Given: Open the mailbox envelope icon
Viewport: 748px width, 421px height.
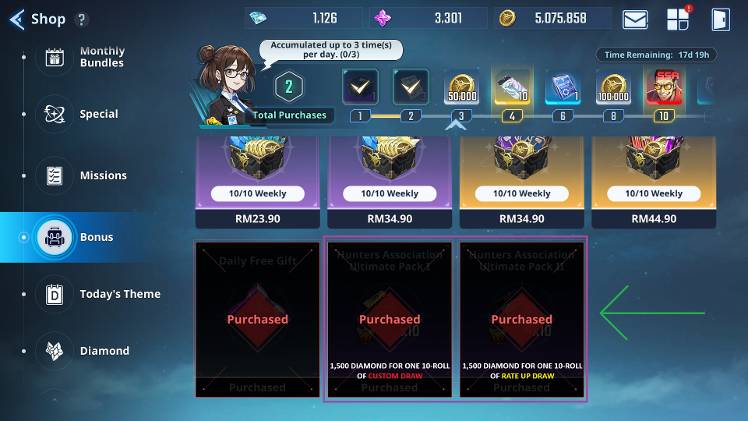Looking at the screenshot, I should coord(635,19).
